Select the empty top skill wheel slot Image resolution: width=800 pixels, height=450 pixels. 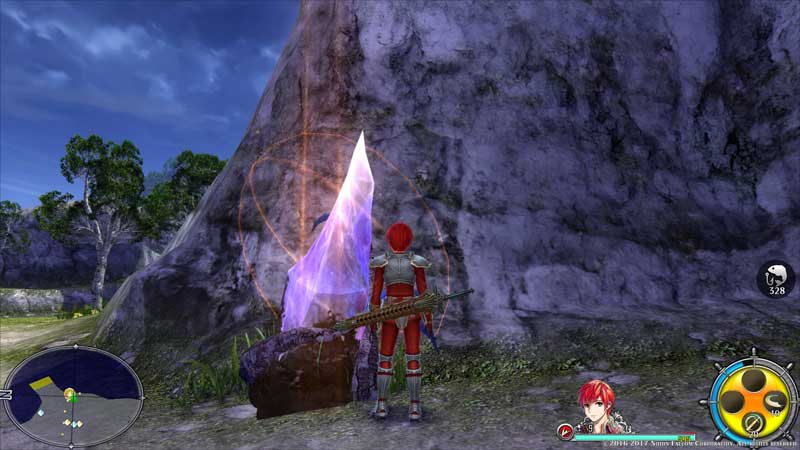coord(754,380)
